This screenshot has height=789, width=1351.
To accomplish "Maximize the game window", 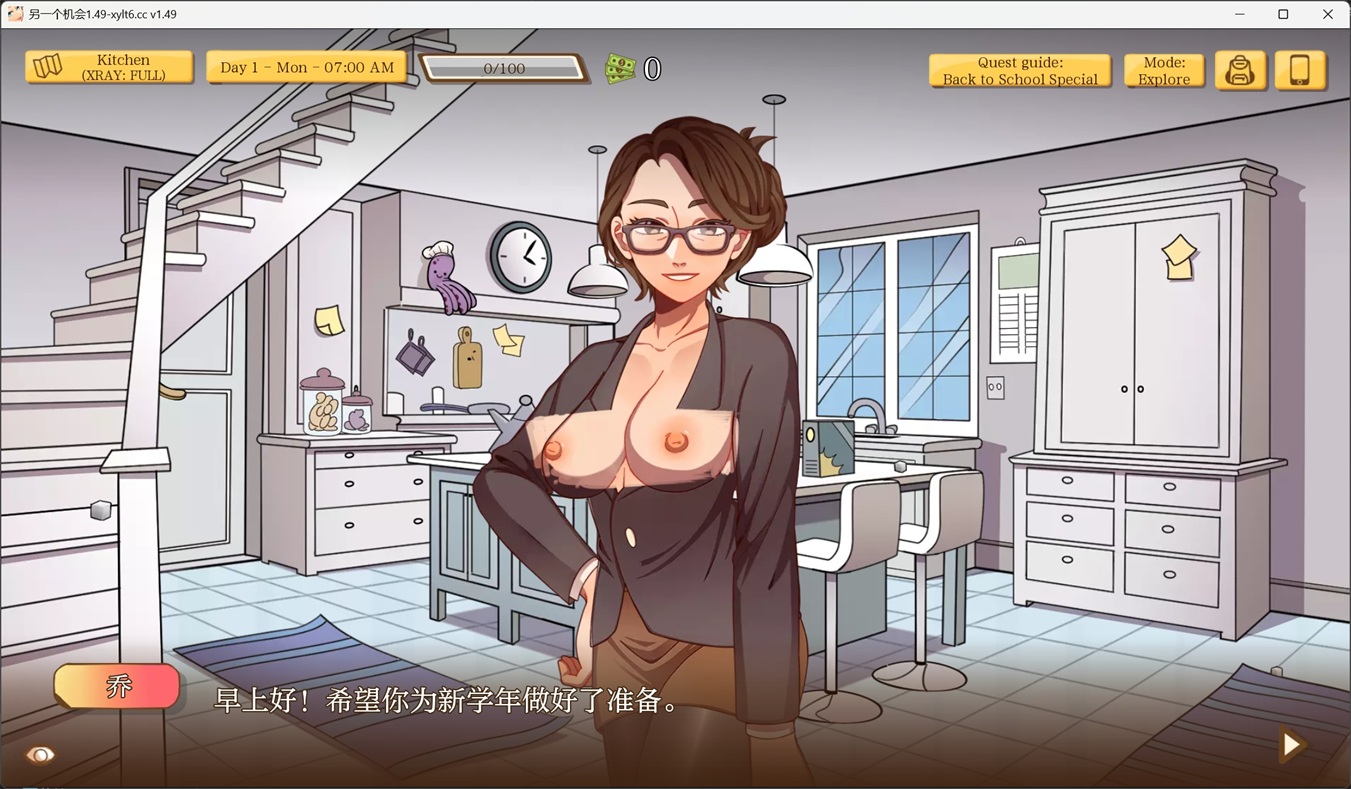I will 1283,14.
